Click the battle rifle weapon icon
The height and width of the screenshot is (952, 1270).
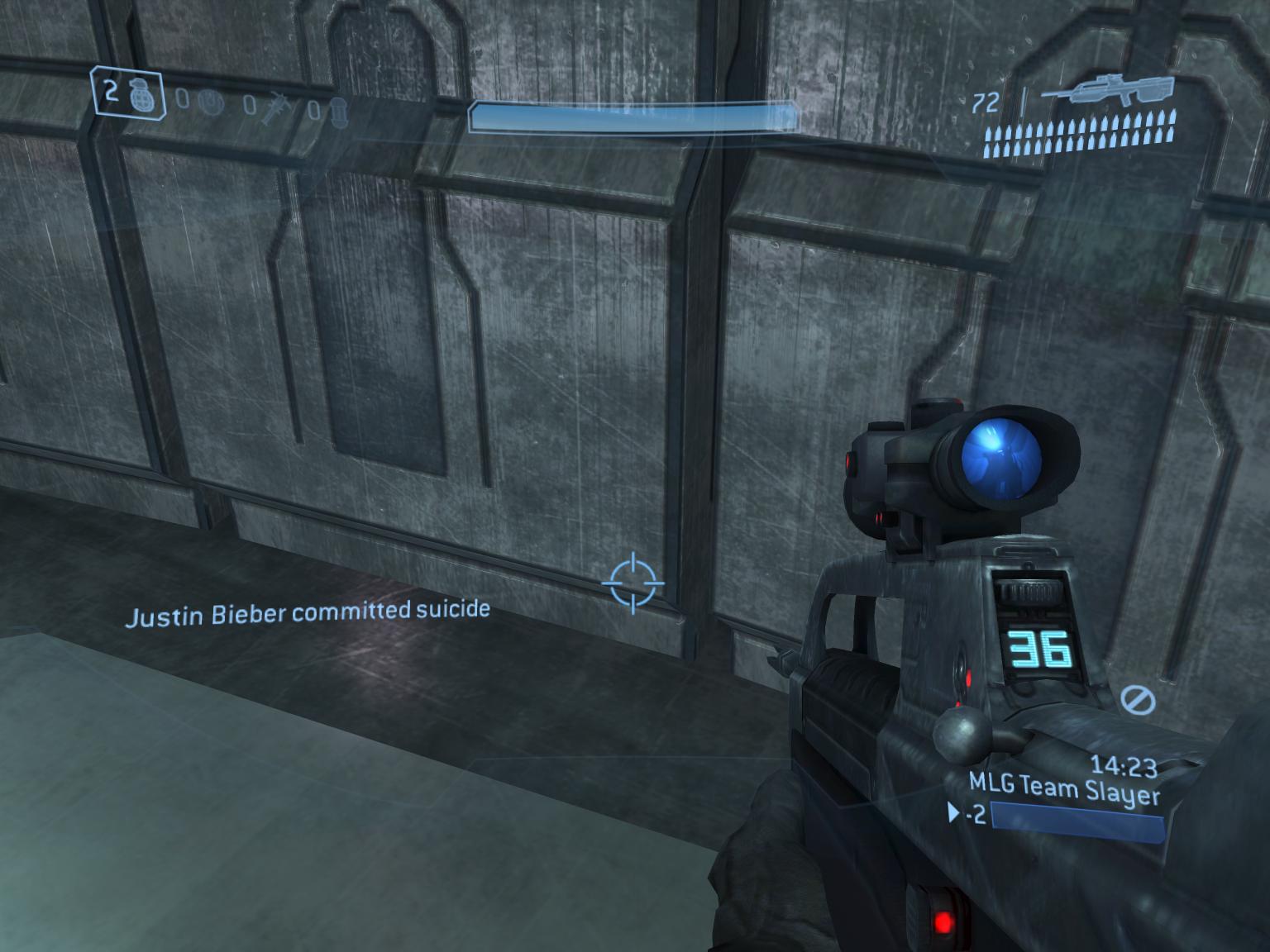tap(1106, 92)
